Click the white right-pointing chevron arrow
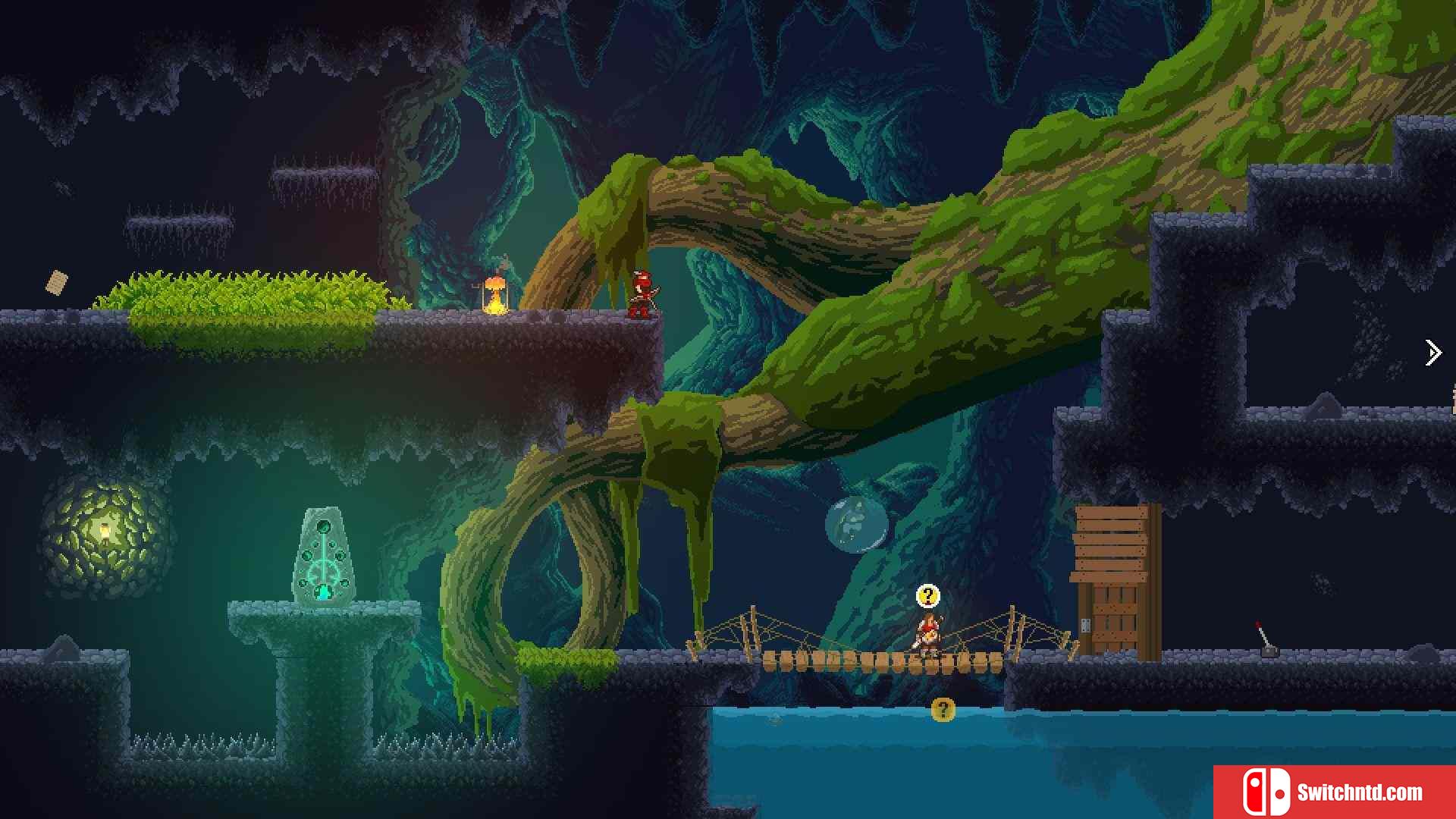Image resolution: width=1456 pixels, height=819 pixels. (x=1432, y=353)
